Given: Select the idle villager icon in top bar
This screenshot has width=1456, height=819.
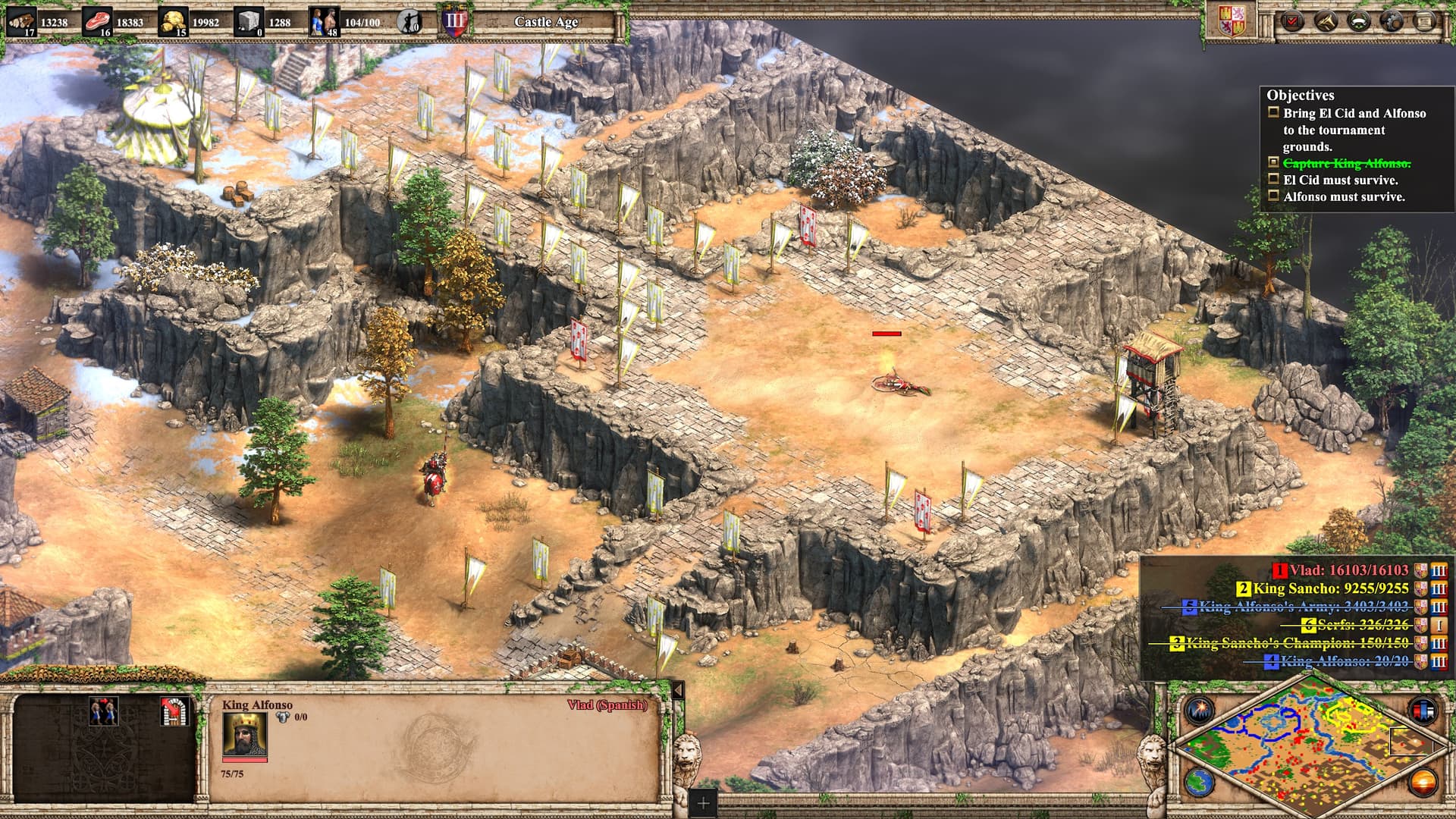Looking at the screenshot, I should [409, 21].
